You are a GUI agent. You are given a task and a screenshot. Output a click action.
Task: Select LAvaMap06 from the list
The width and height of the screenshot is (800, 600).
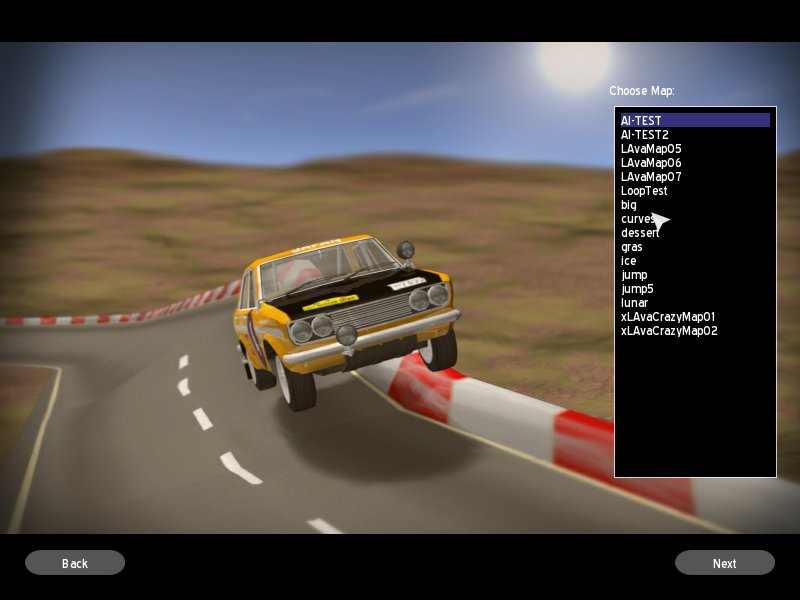tap(651, 163)
